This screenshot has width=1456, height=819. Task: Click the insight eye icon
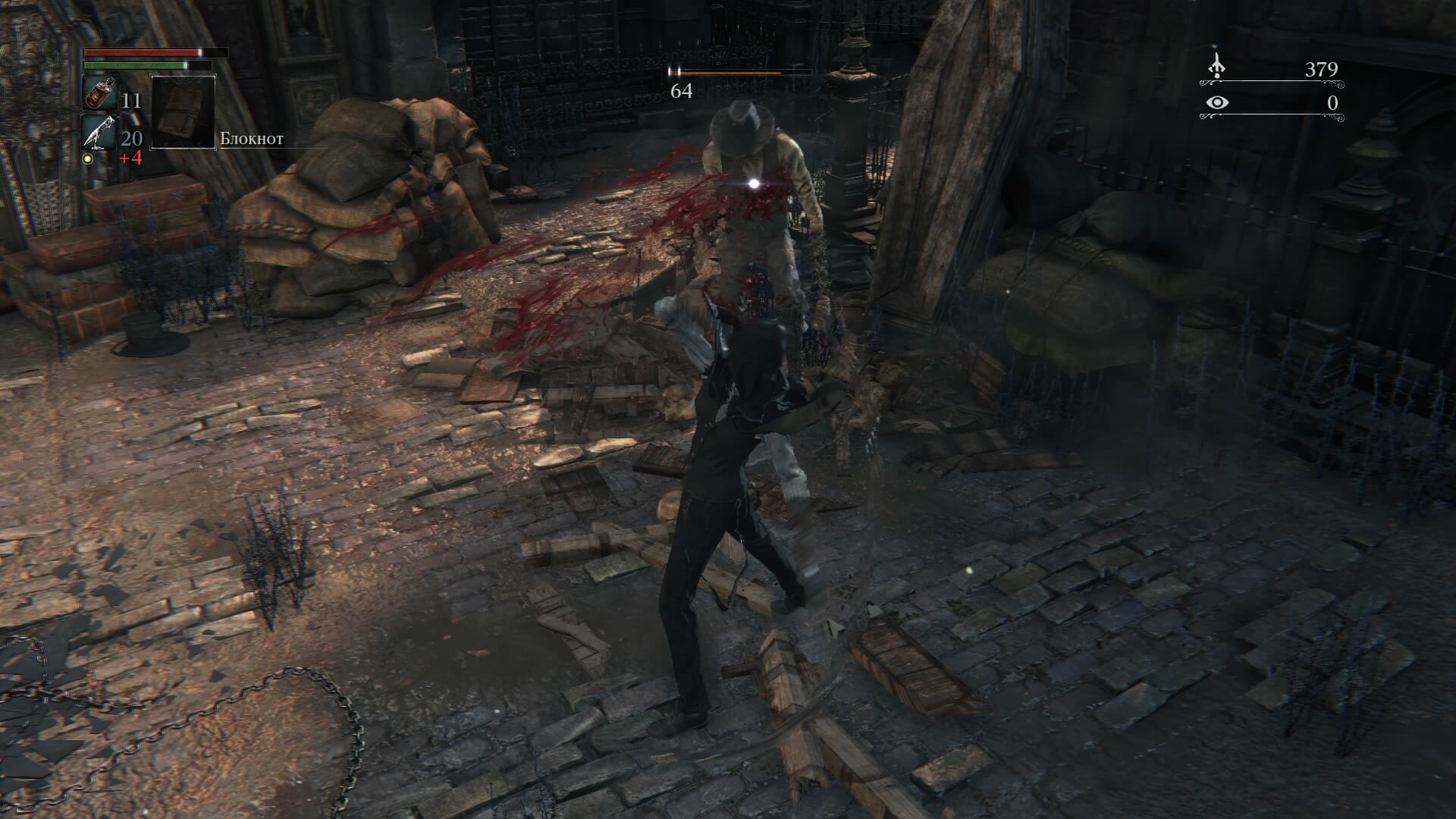coord(1216,102)
